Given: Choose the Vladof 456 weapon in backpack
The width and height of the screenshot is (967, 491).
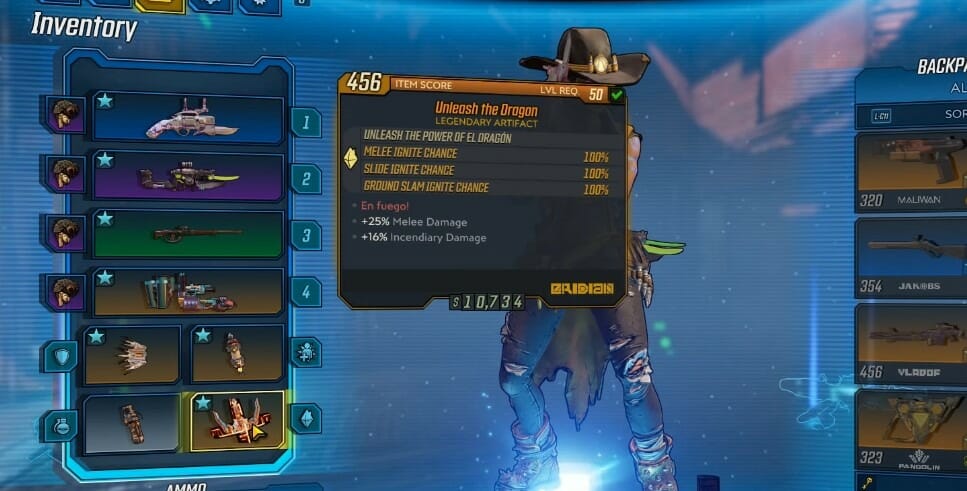Looking at the screenshot, I should pyautogui.click(x=910, y=343).
